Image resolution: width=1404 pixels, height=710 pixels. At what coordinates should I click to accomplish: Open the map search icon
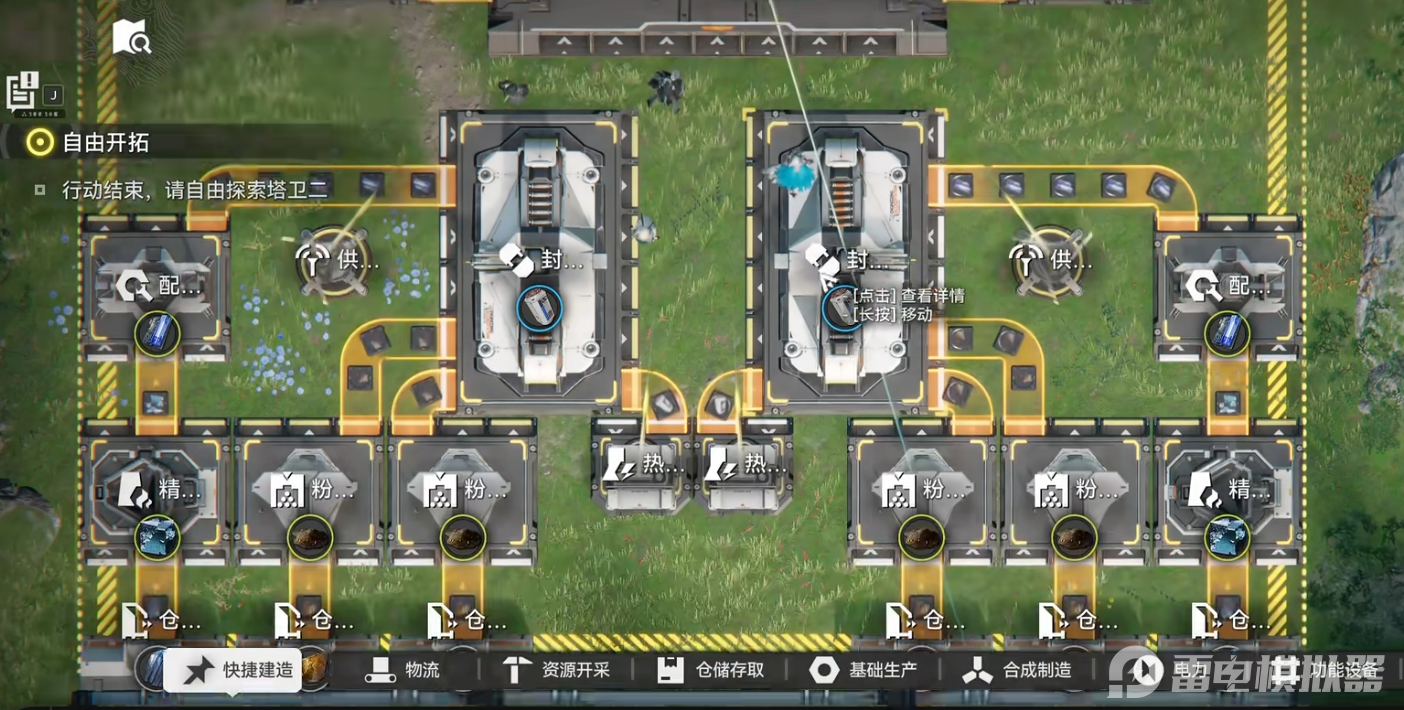[x=131, y=38]
